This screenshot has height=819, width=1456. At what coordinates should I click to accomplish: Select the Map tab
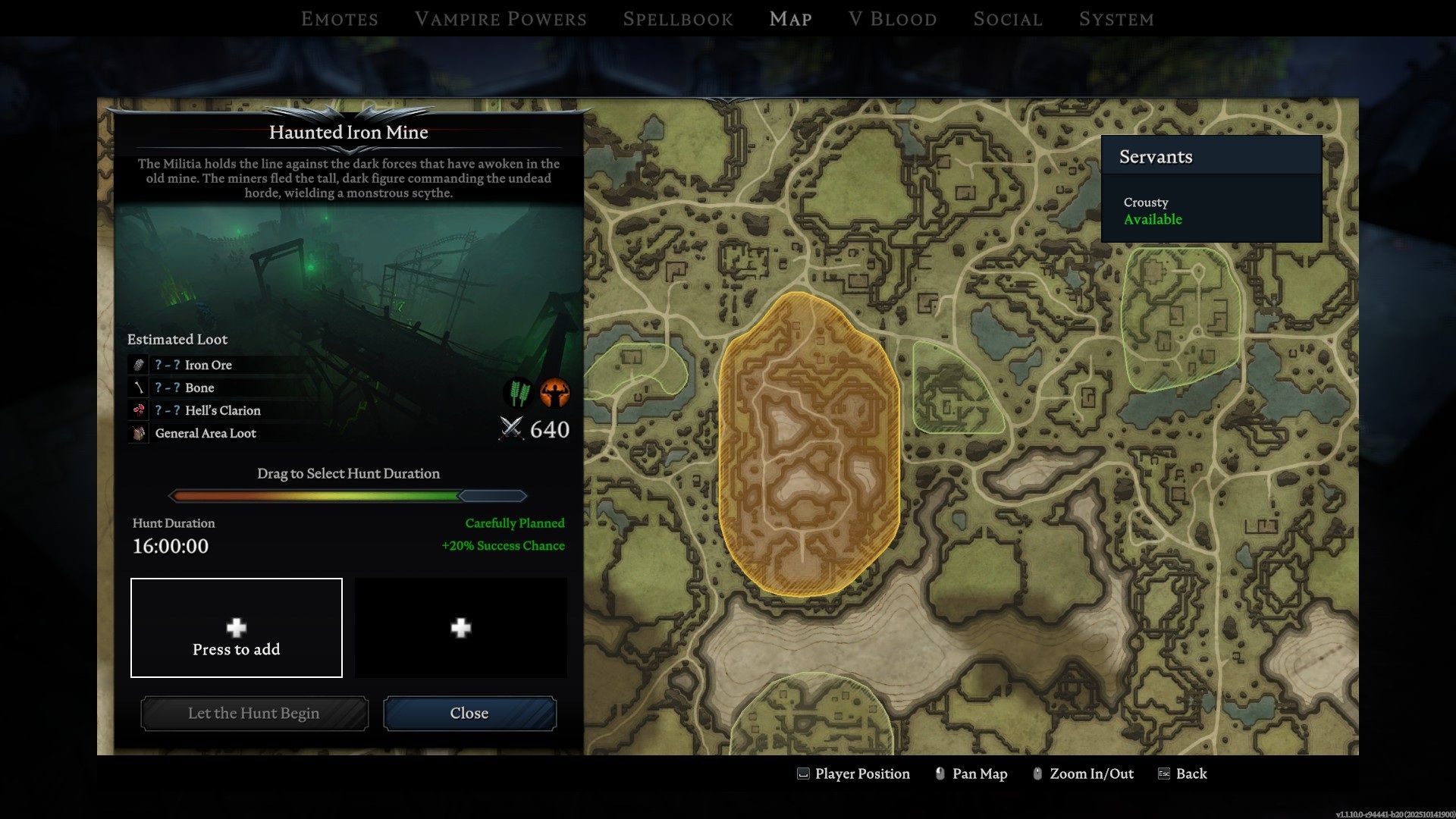(790, 19)
